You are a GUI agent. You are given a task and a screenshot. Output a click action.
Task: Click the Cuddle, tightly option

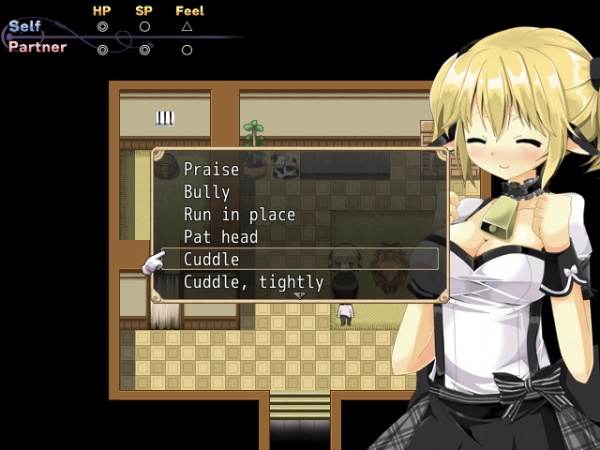253,282
